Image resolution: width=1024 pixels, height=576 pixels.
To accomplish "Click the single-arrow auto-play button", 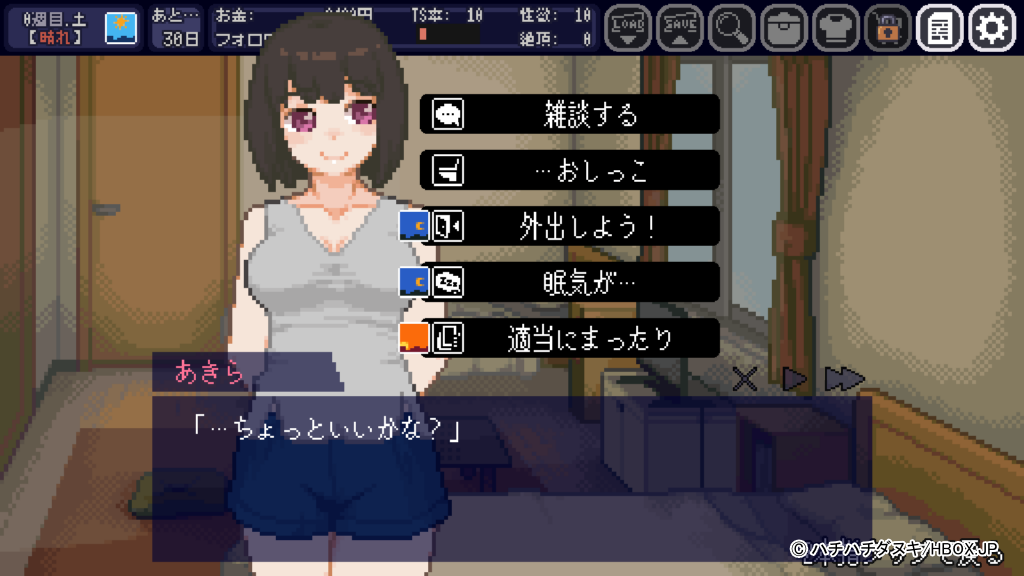I will (x=794, y=379).
